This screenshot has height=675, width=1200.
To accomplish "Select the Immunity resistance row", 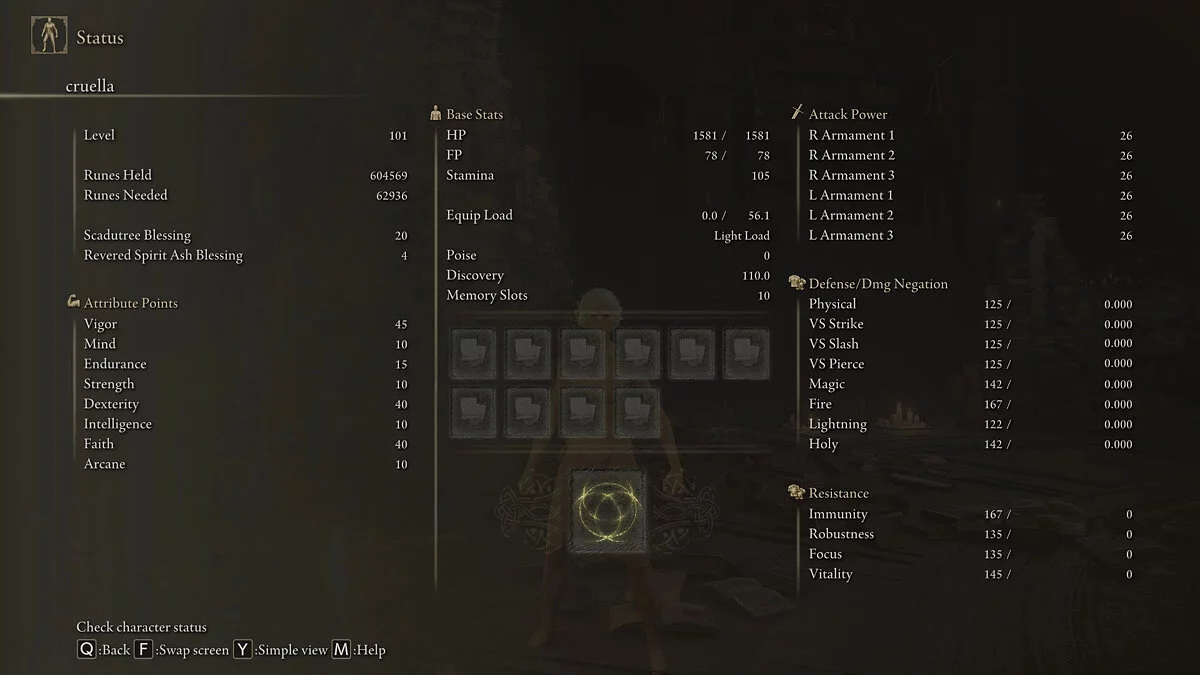I will 970,514.
